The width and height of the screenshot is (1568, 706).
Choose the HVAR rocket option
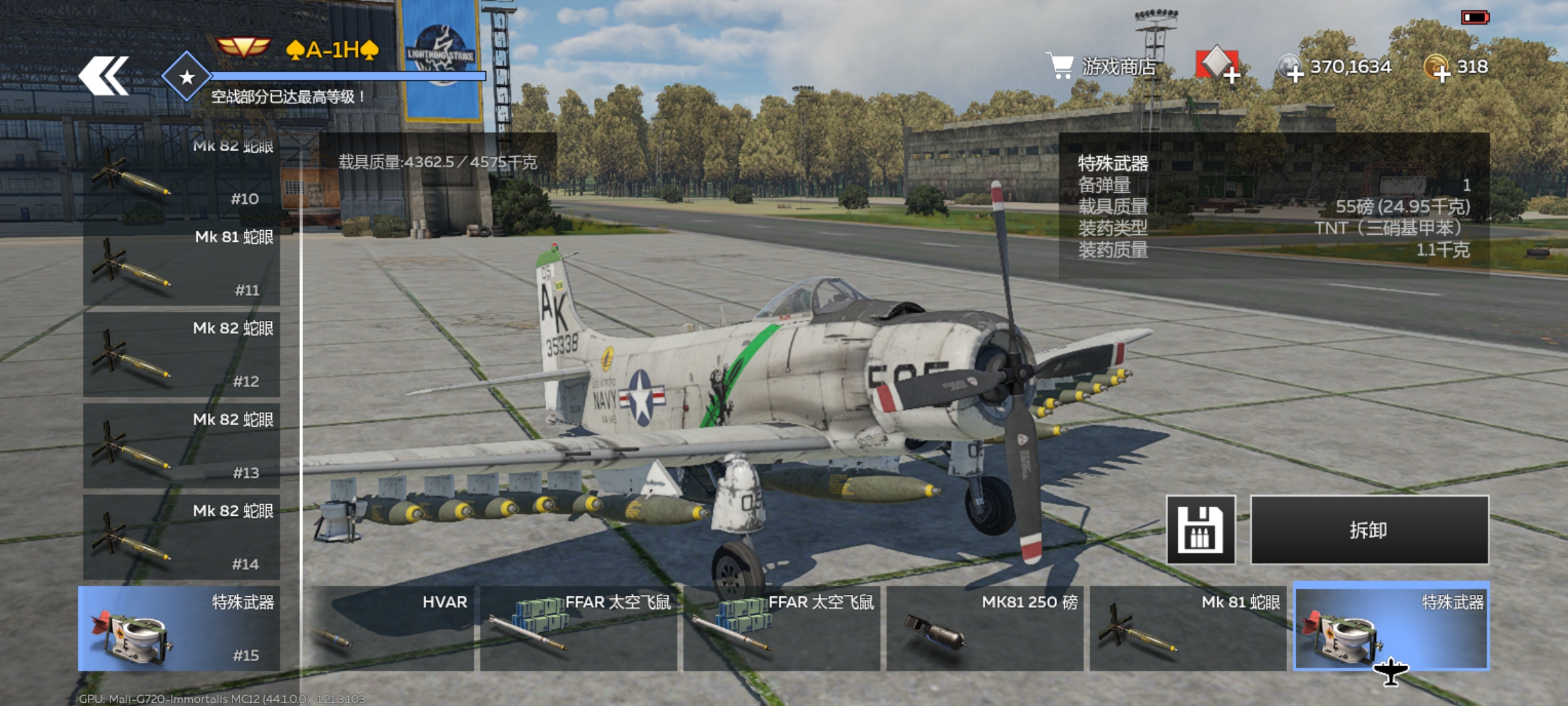point(392,629)
